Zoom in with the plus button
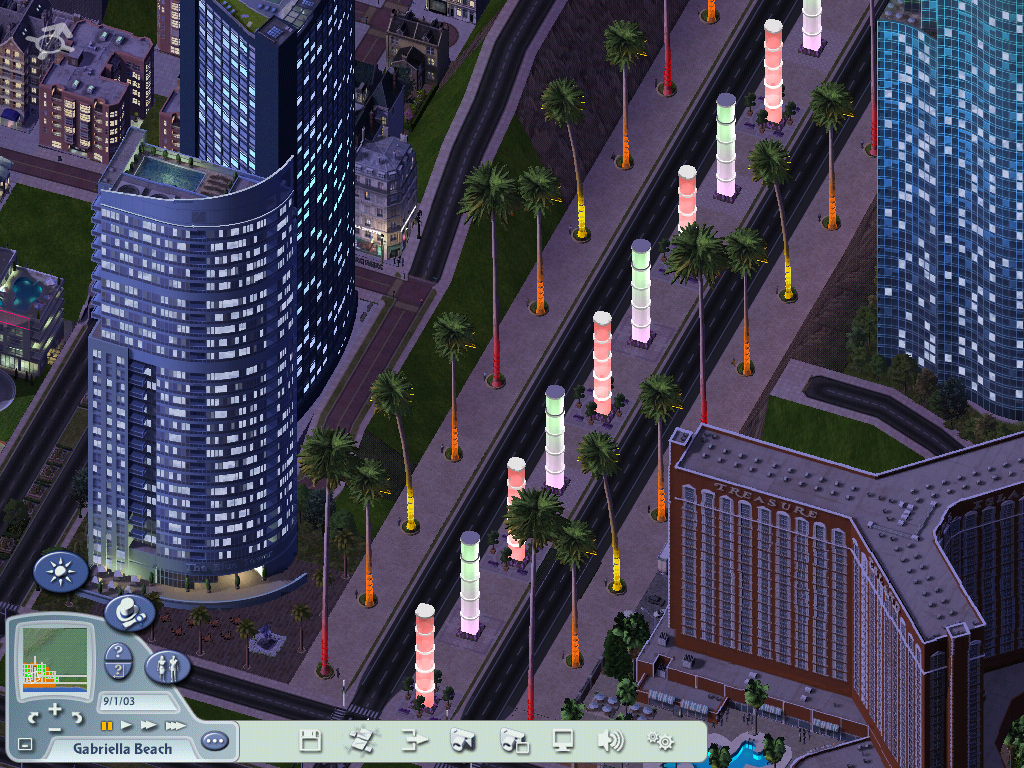 click(x=56, y=709)
